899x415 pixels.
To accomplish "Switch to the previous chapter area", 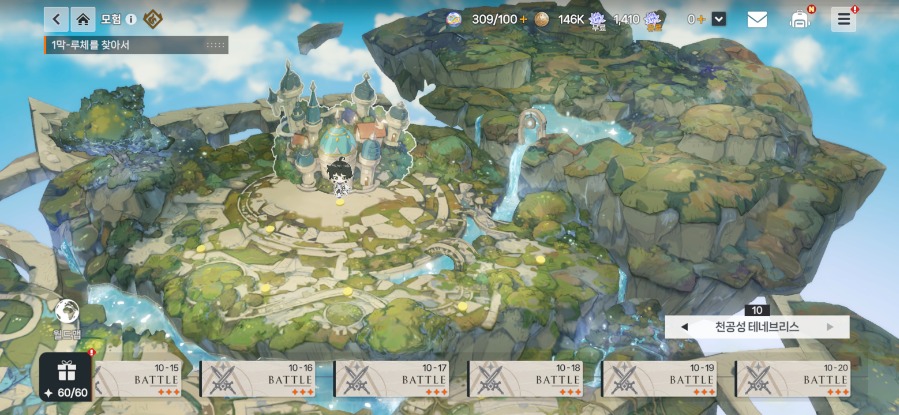I will click(x=684, y=327).
